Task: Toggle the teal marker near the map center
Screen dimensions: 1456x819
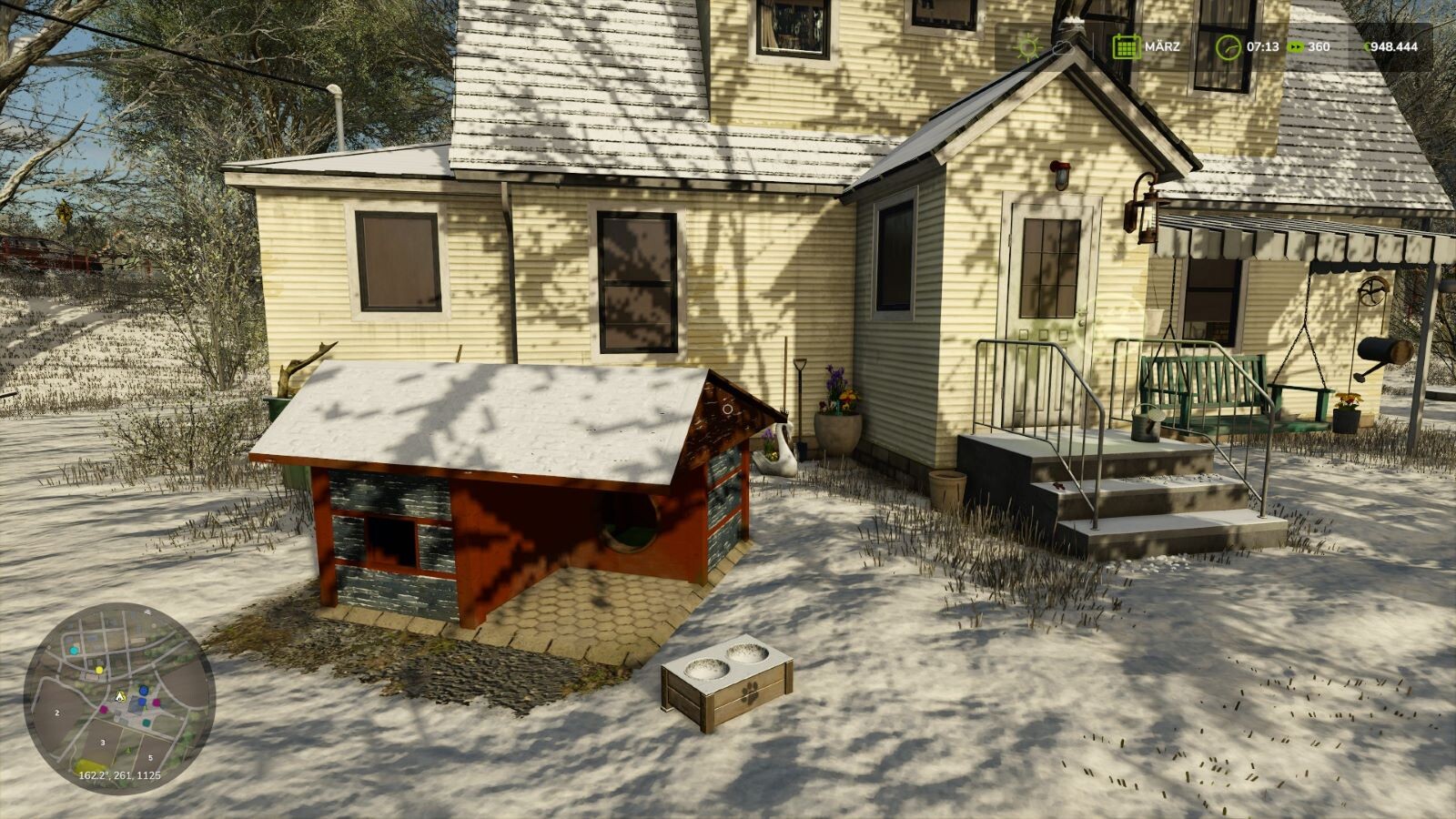Action: [147, 723]
